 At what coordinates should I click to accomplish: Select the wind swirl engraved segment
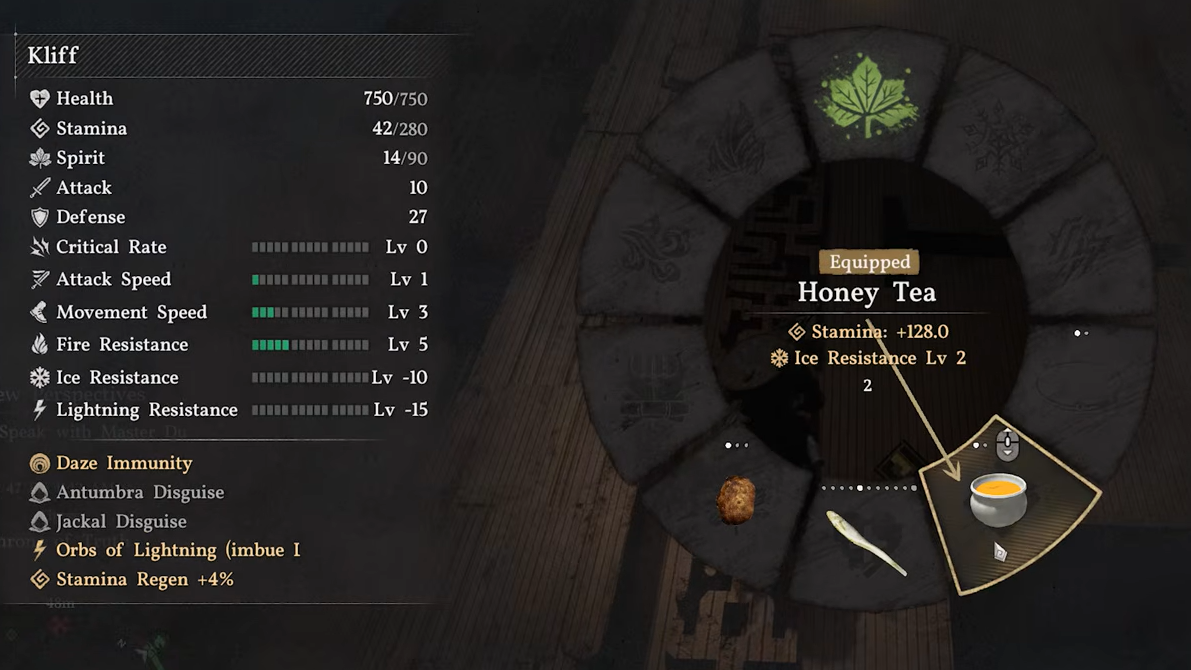(656, 250)
